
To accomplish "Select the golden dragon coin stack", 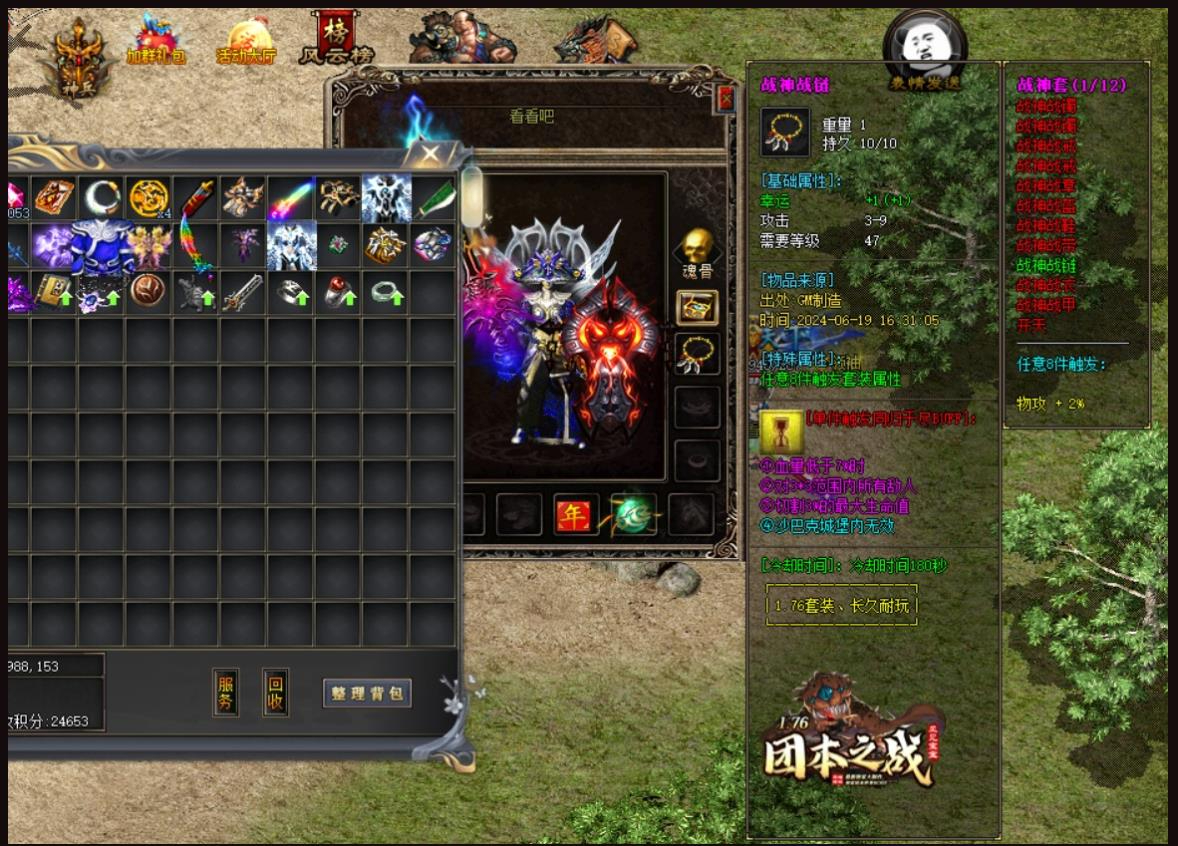I will pyautogui.click(x=149, y=198).
